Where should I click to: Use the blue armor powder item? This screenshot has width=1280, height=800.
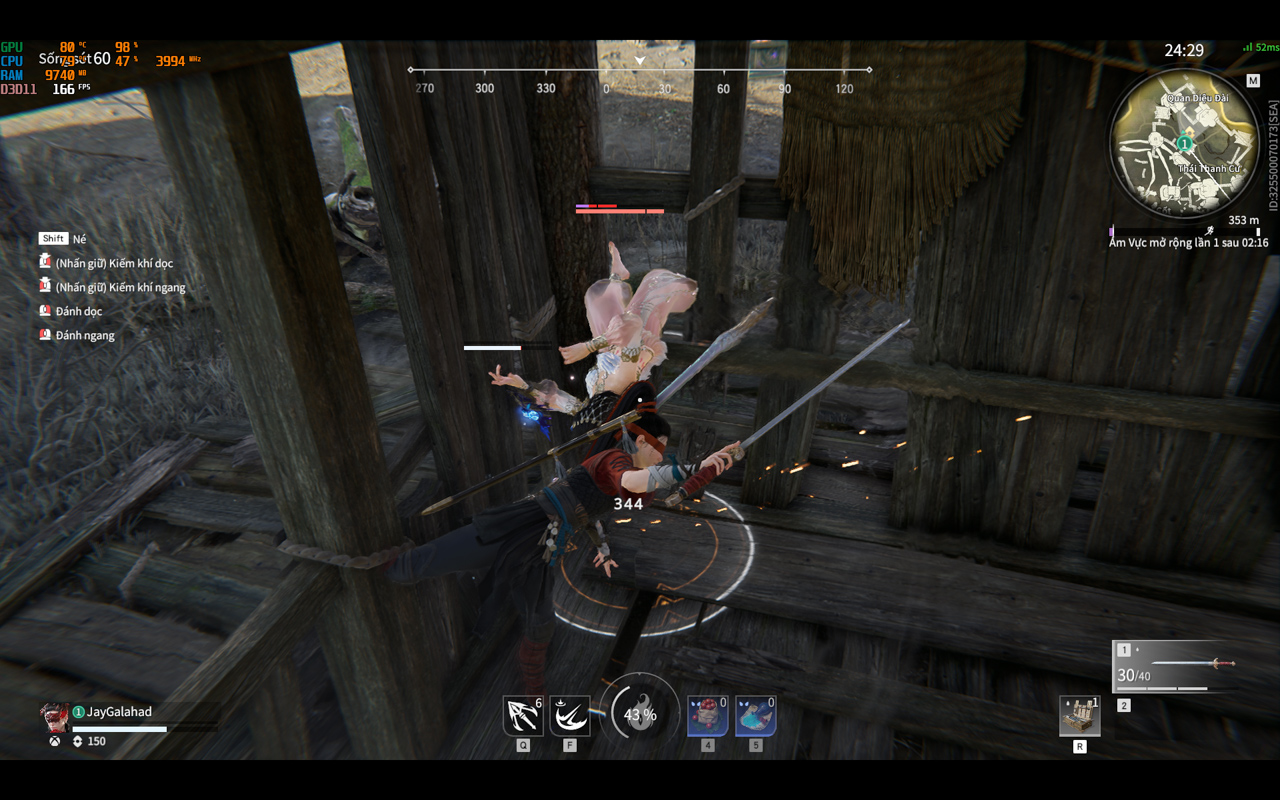(x=755, y=716)
